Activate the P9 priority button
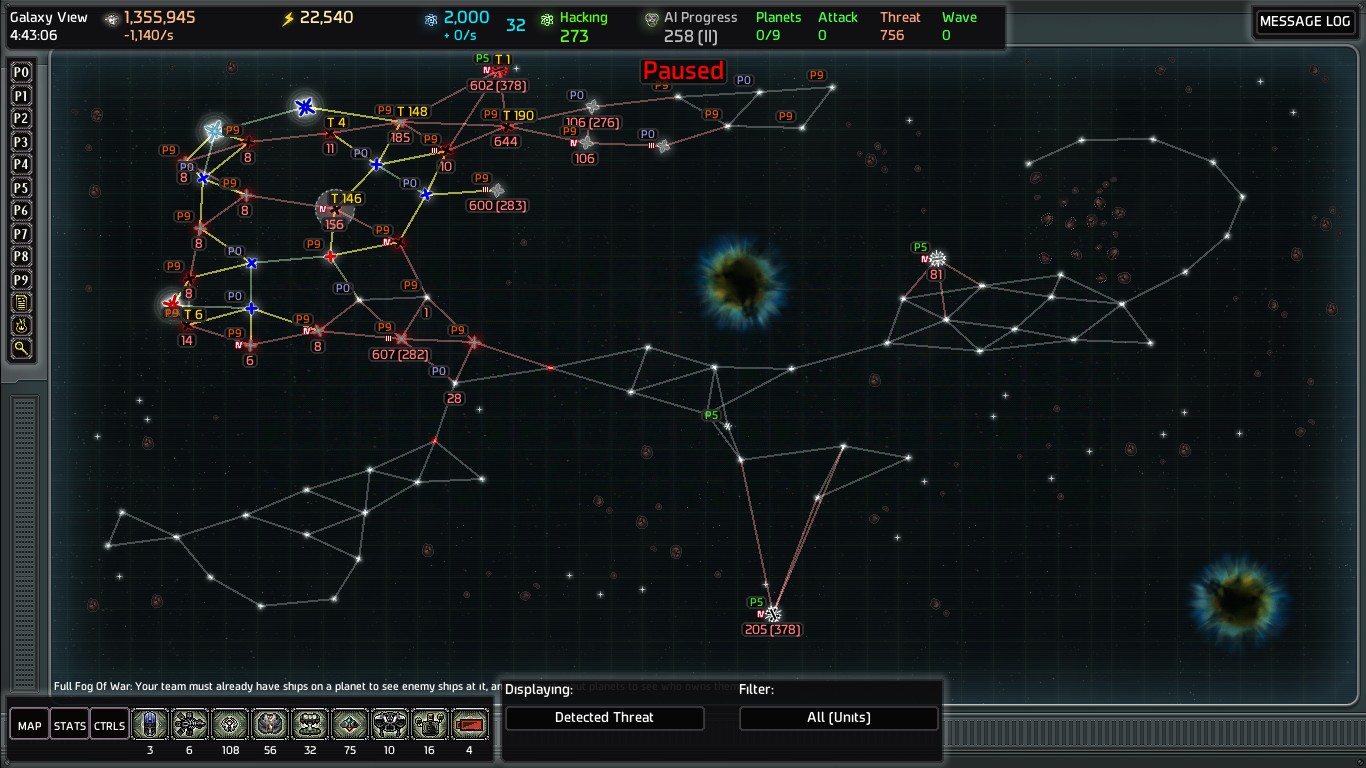The image size is (1366, 768). [x=21, y=280]
